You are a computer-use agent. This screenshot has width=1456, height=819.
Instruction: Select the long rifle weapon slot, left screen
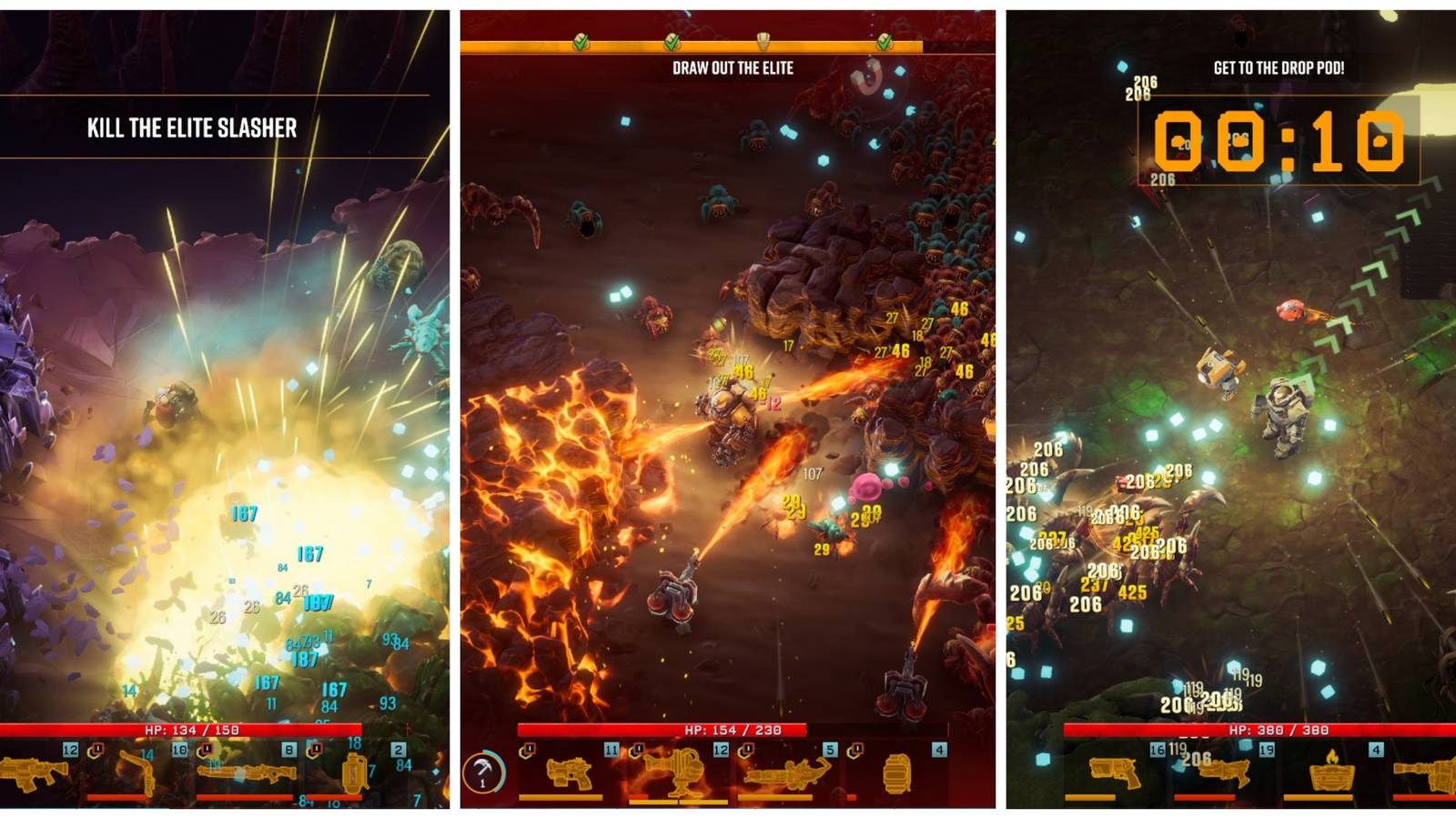click(244, 772)
